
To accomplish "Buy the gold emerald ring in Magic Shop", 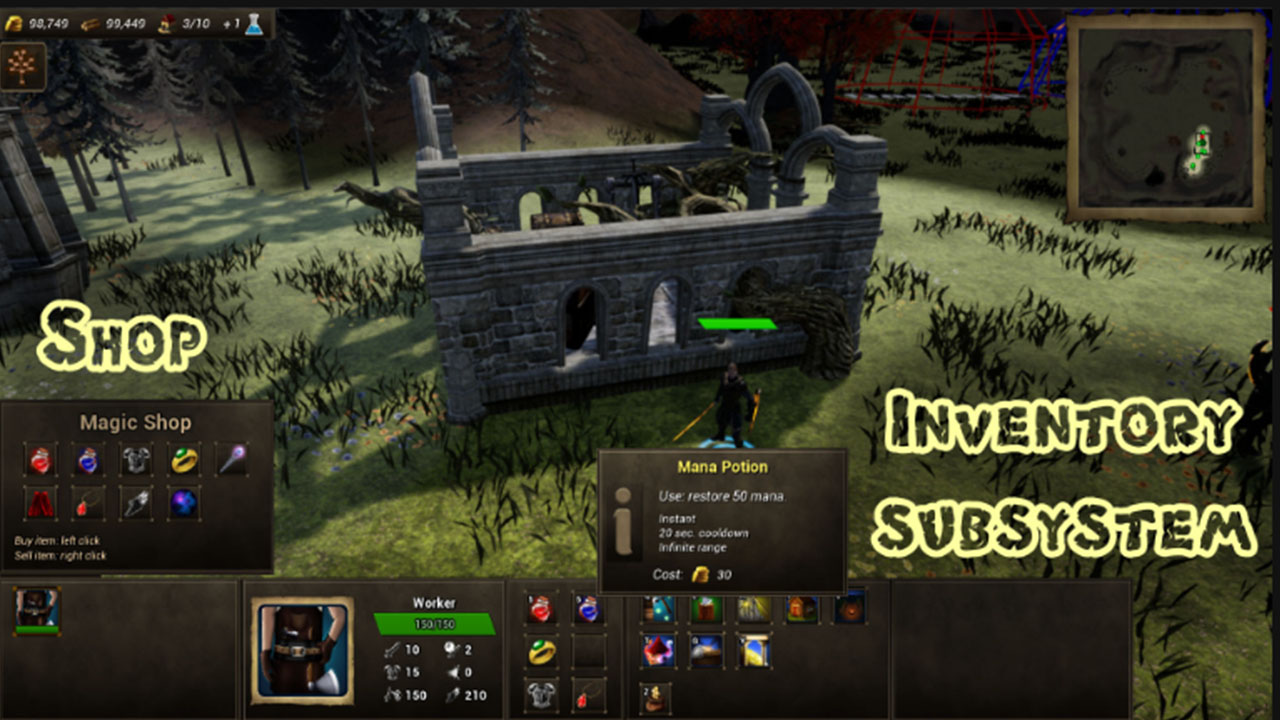I will [184, 459].
